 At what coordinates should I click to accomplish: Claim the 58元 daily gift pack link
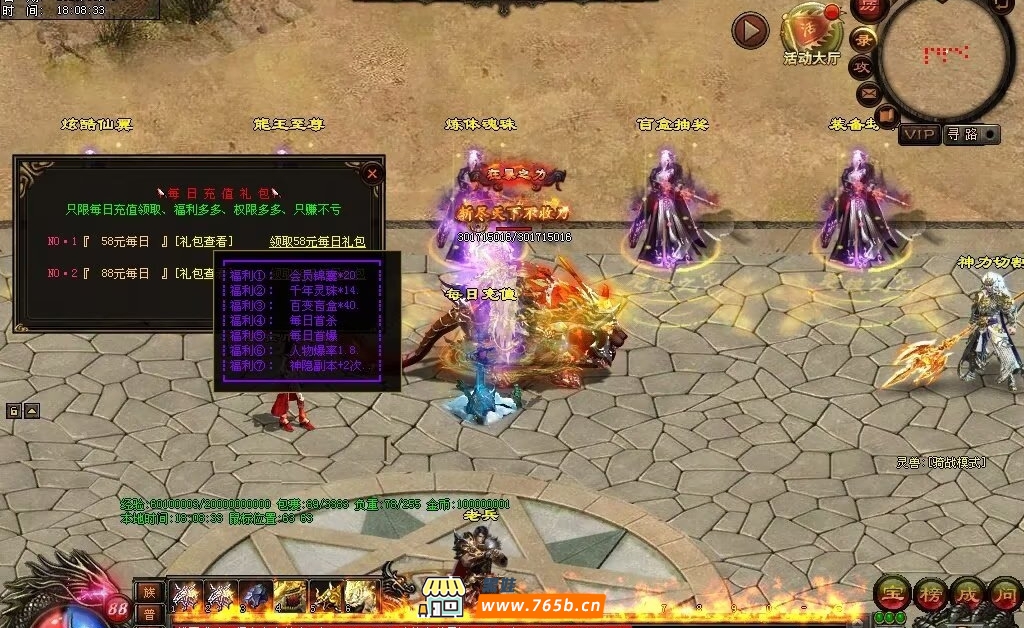click(317, 242)
